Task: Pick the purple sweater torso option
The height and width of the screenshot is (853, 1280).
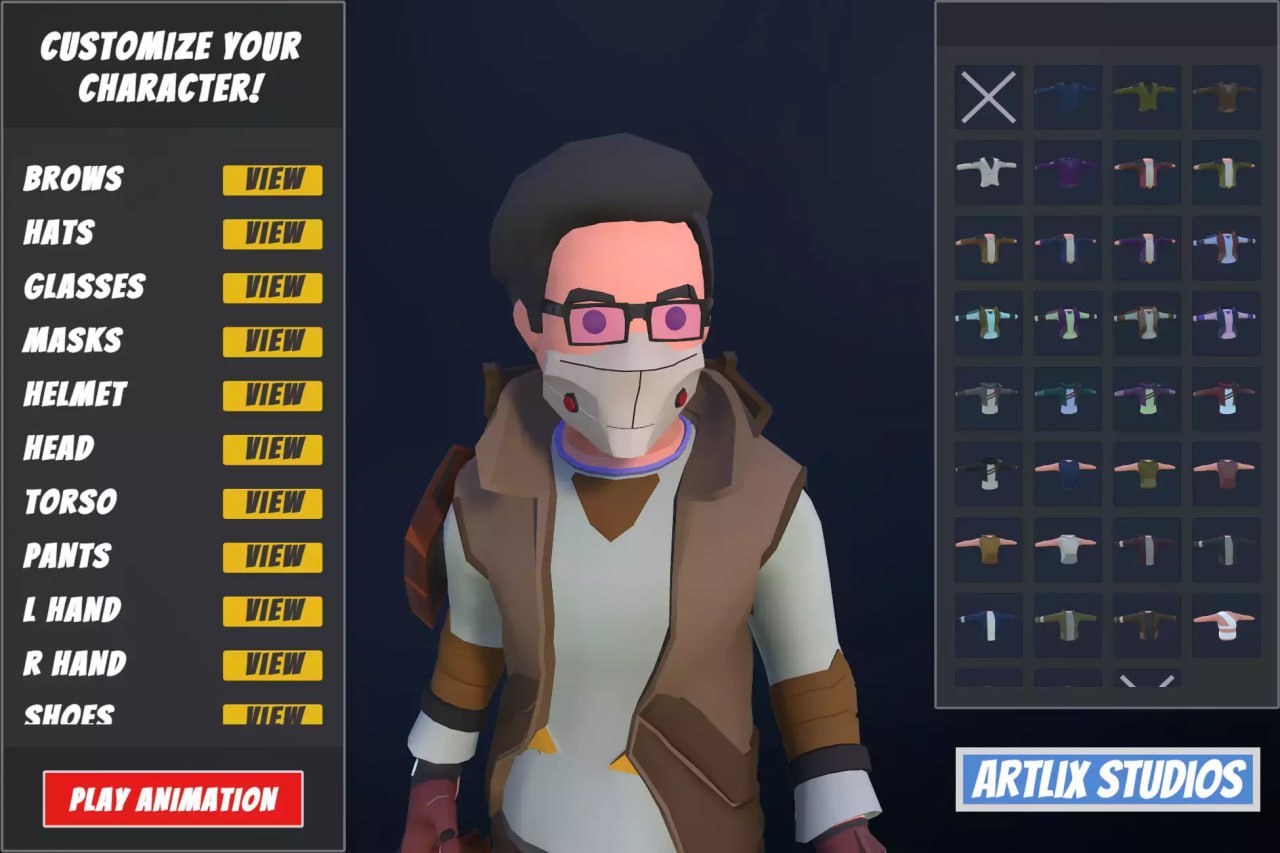Action: pos(1067,172)
